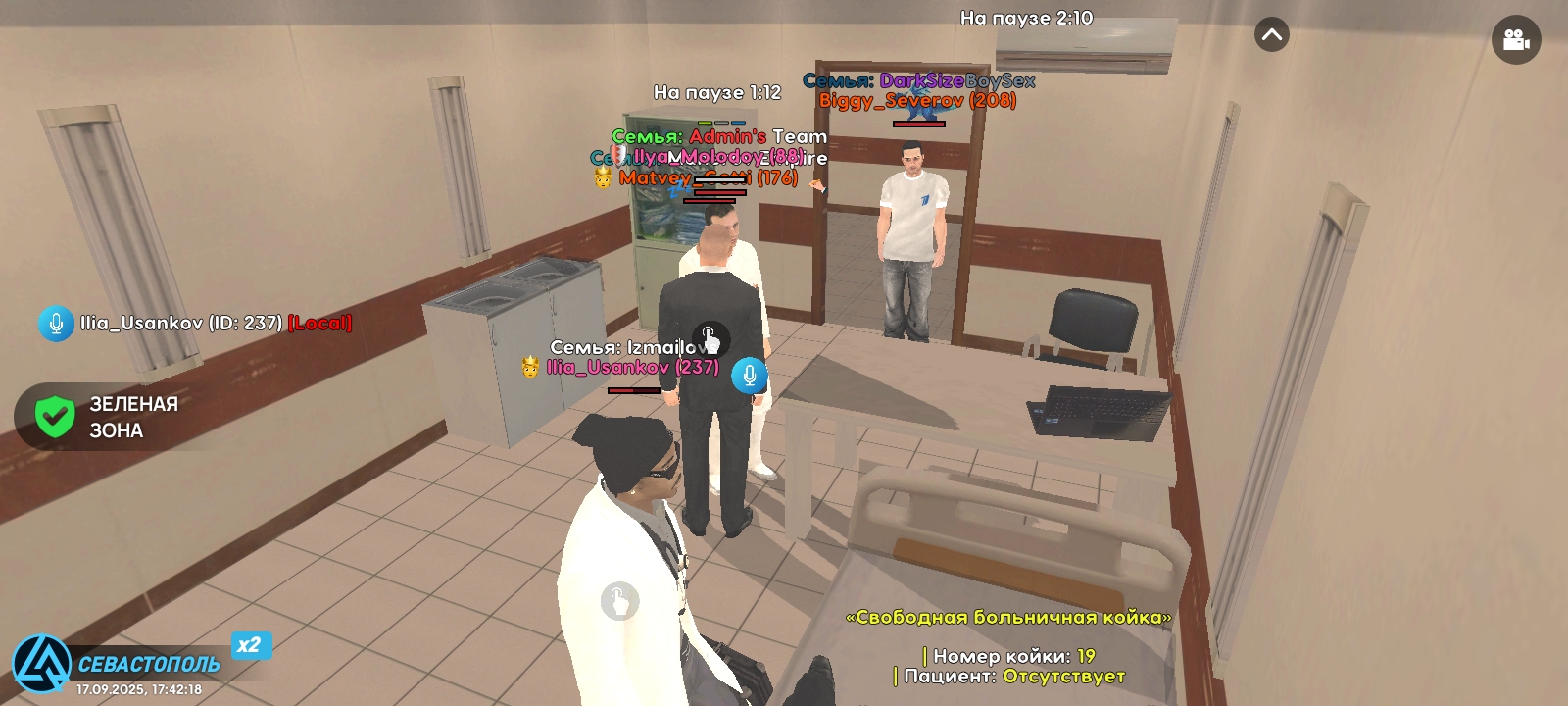The image size is (1568, 706).
Task: Click the crown icon next to Ilia_Usankov (237)
Action: pyautogui.click(x=530, y=368)
